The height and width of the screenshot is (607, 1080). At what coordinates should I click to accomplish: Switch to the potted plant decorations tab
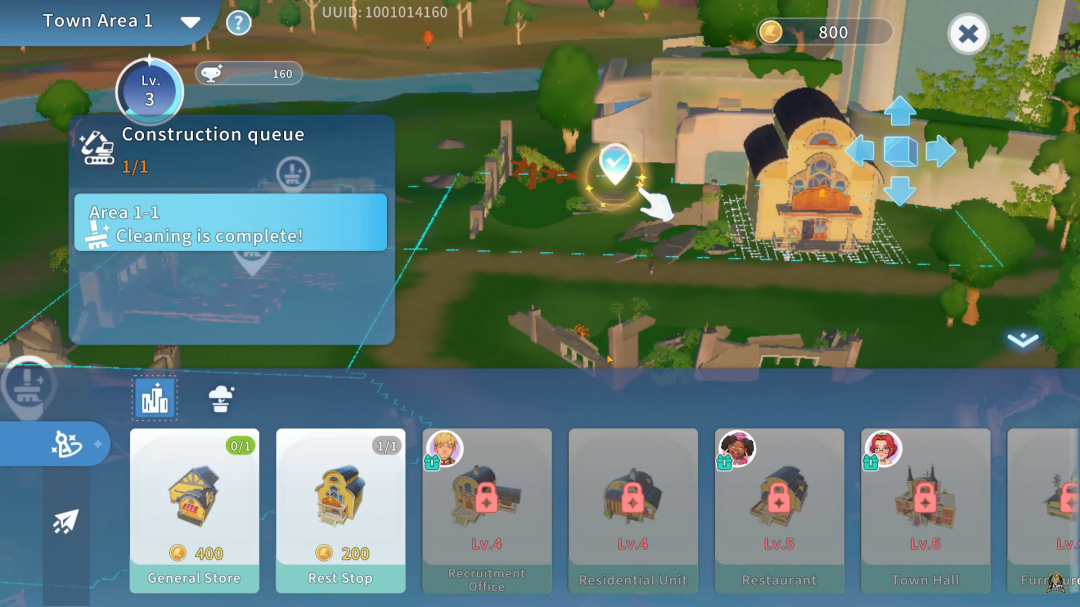(221, 399)
